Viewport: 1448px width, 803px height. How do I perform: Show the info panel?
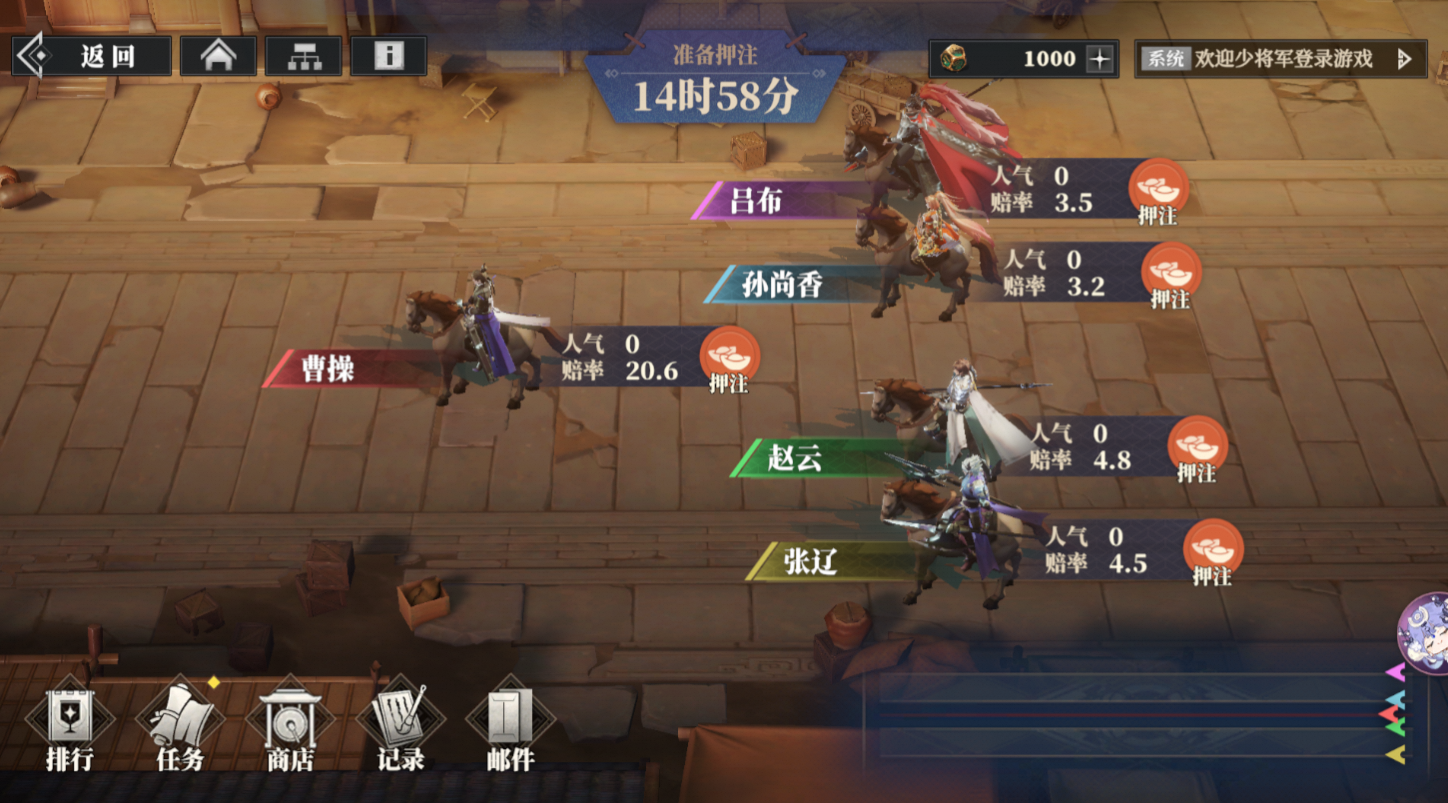388,57
